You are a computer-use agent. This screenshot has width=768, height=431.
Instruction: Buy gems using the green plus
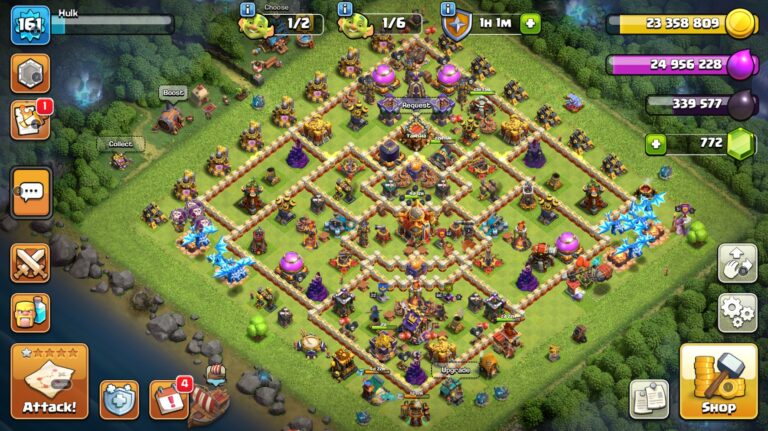pos(656,143)
